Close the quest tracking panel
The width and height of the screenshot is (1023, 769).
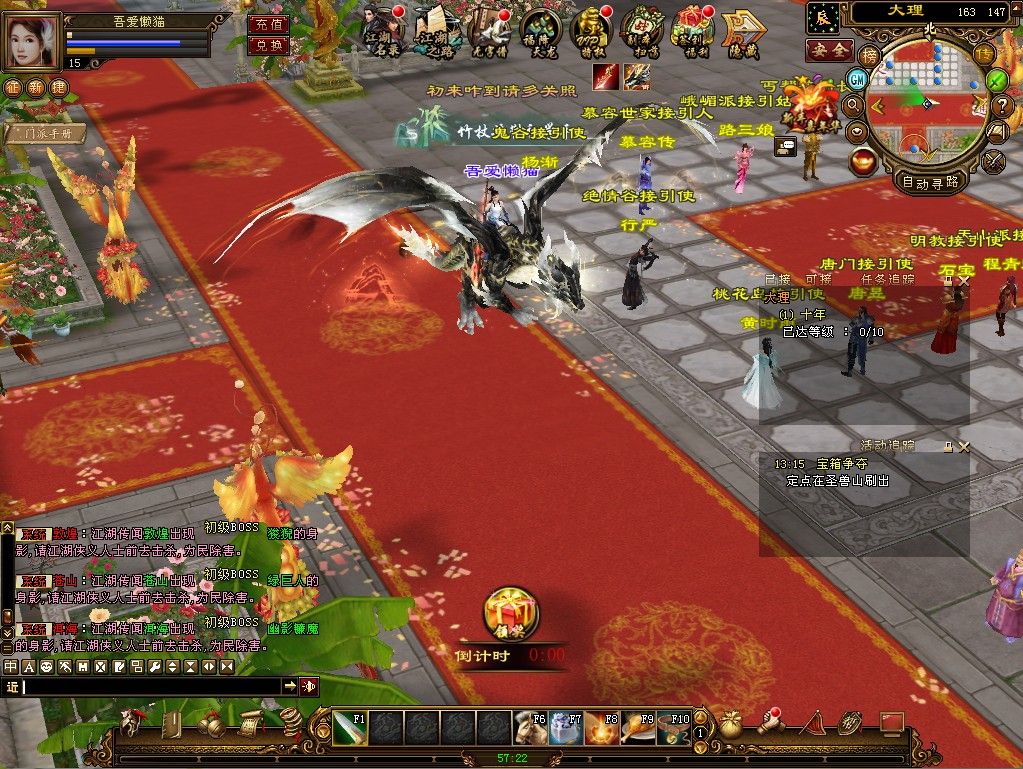coord(962,283)
